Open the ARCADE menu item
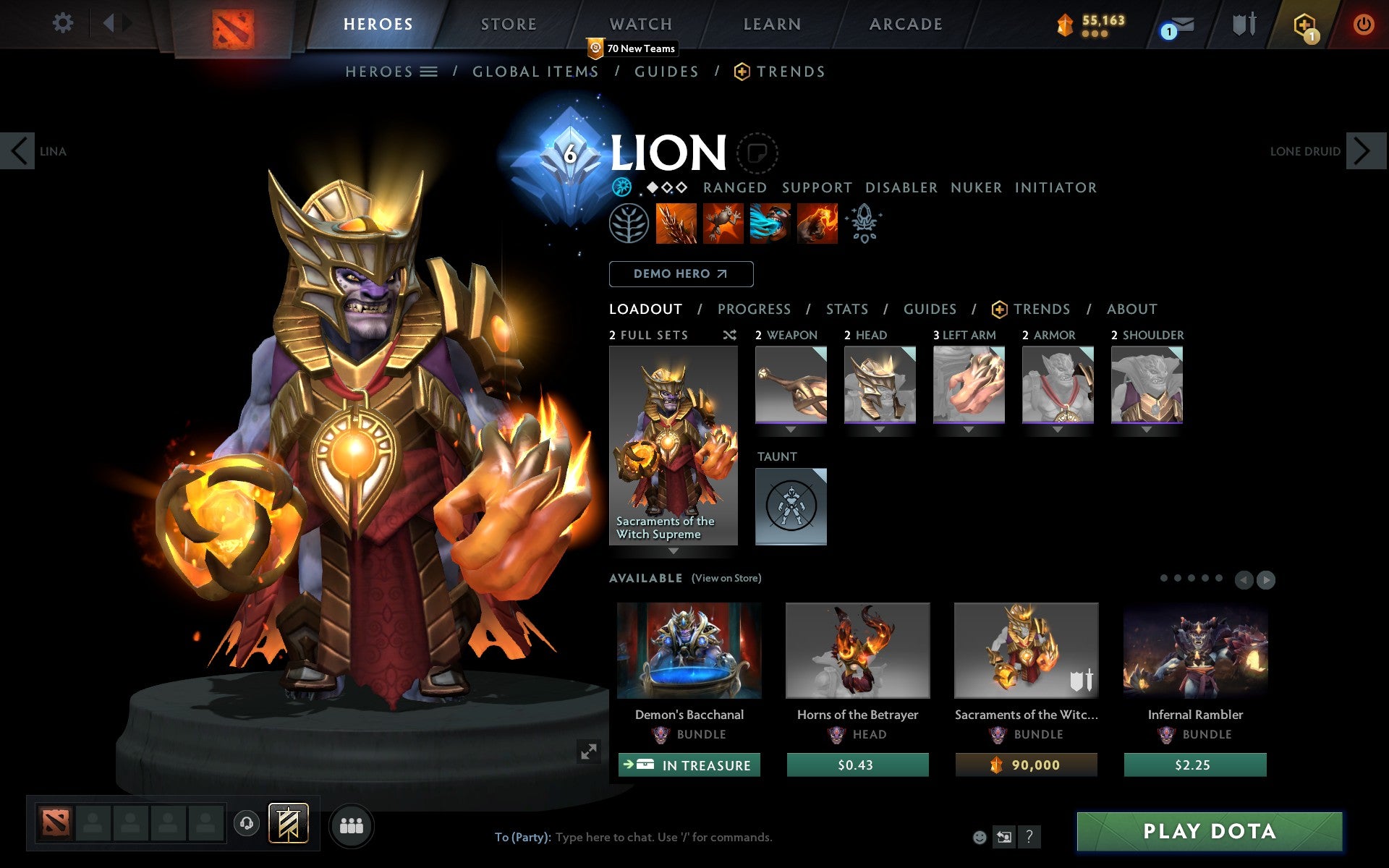 (x=906, y=24)
